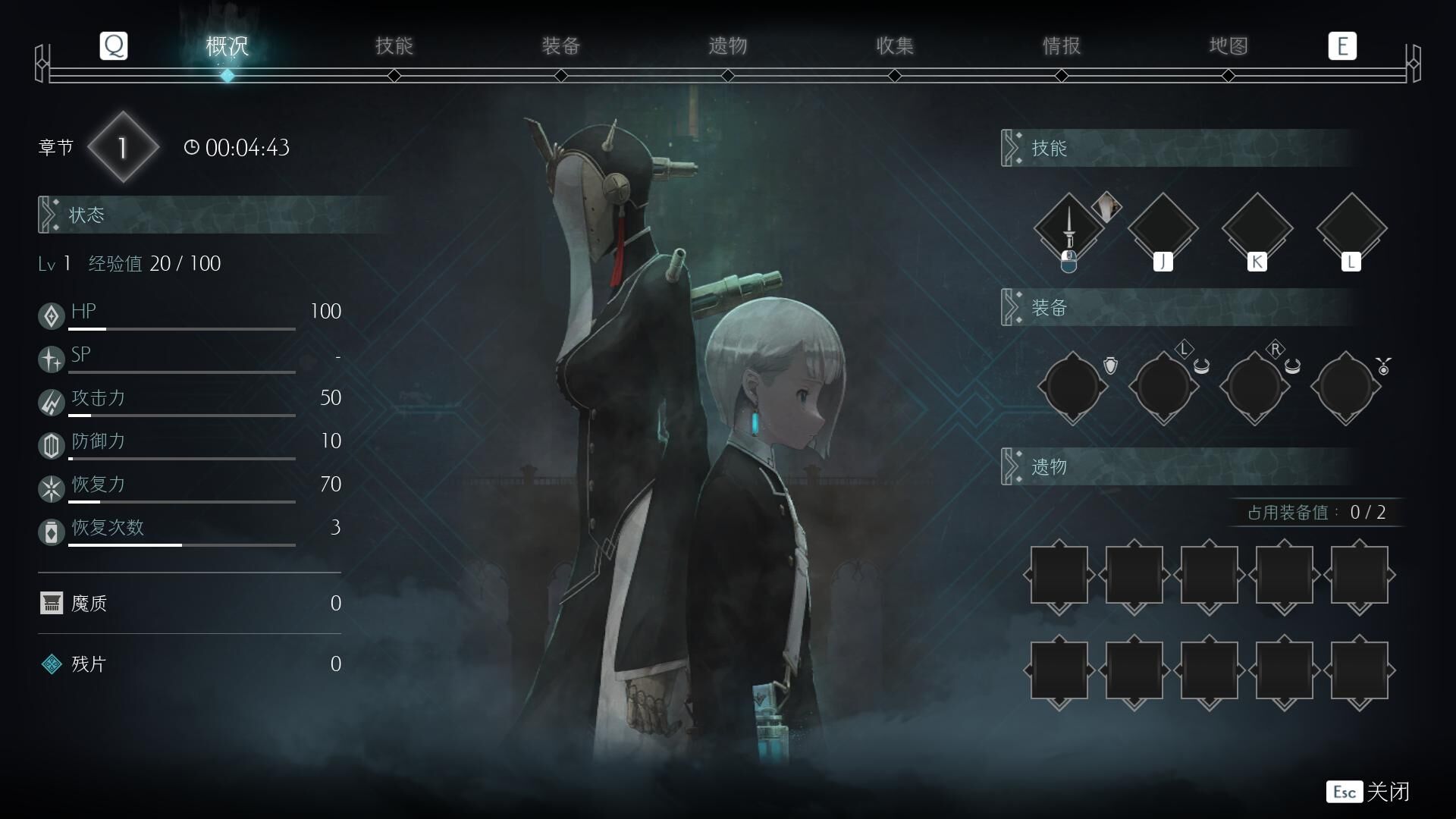Switch to the 技能 tab
Image resolution: width=1456 pixels, height=819 pixels.
(x=394, y=46)
